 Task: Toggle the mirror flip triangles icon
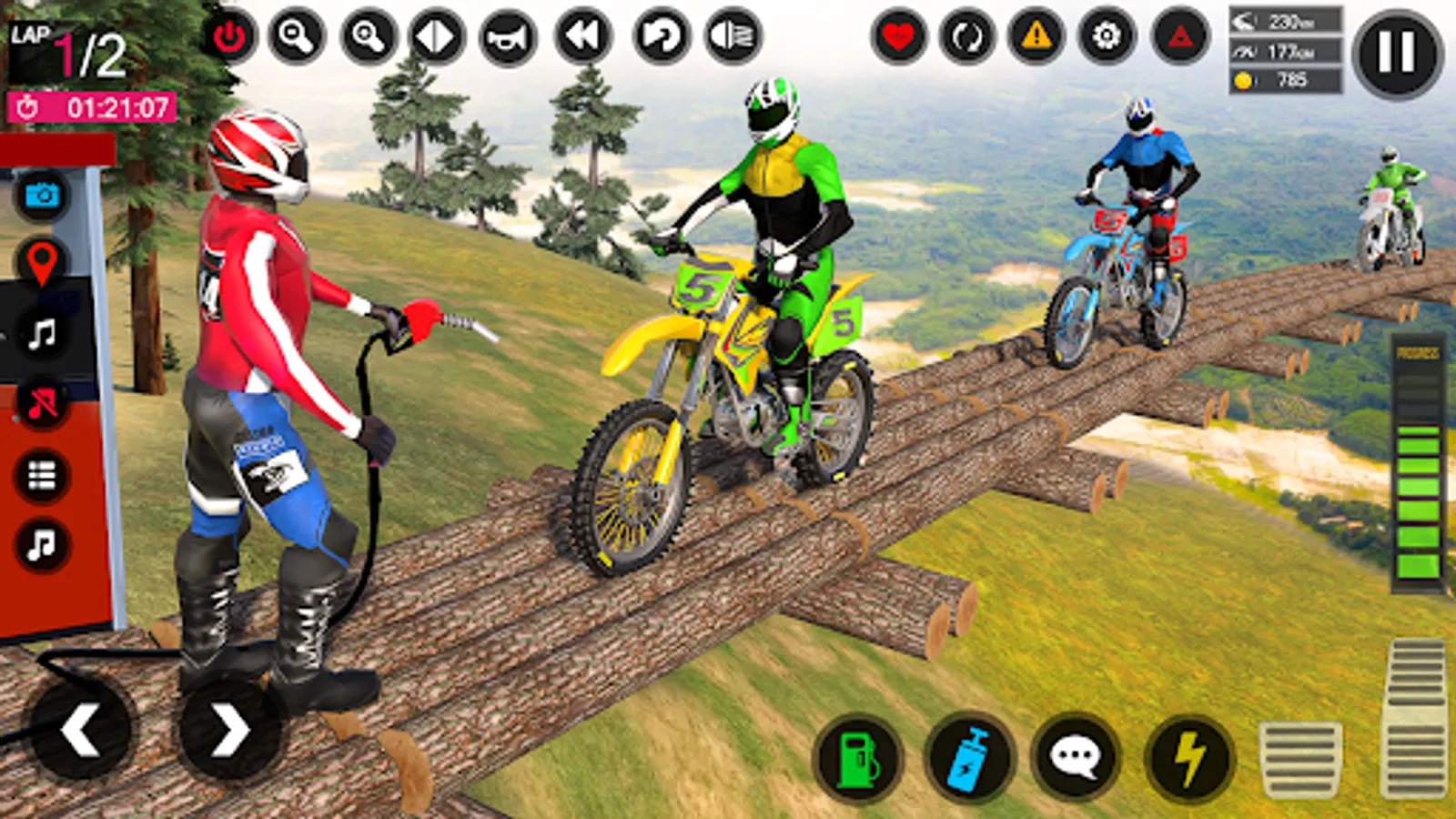point(438,37)
